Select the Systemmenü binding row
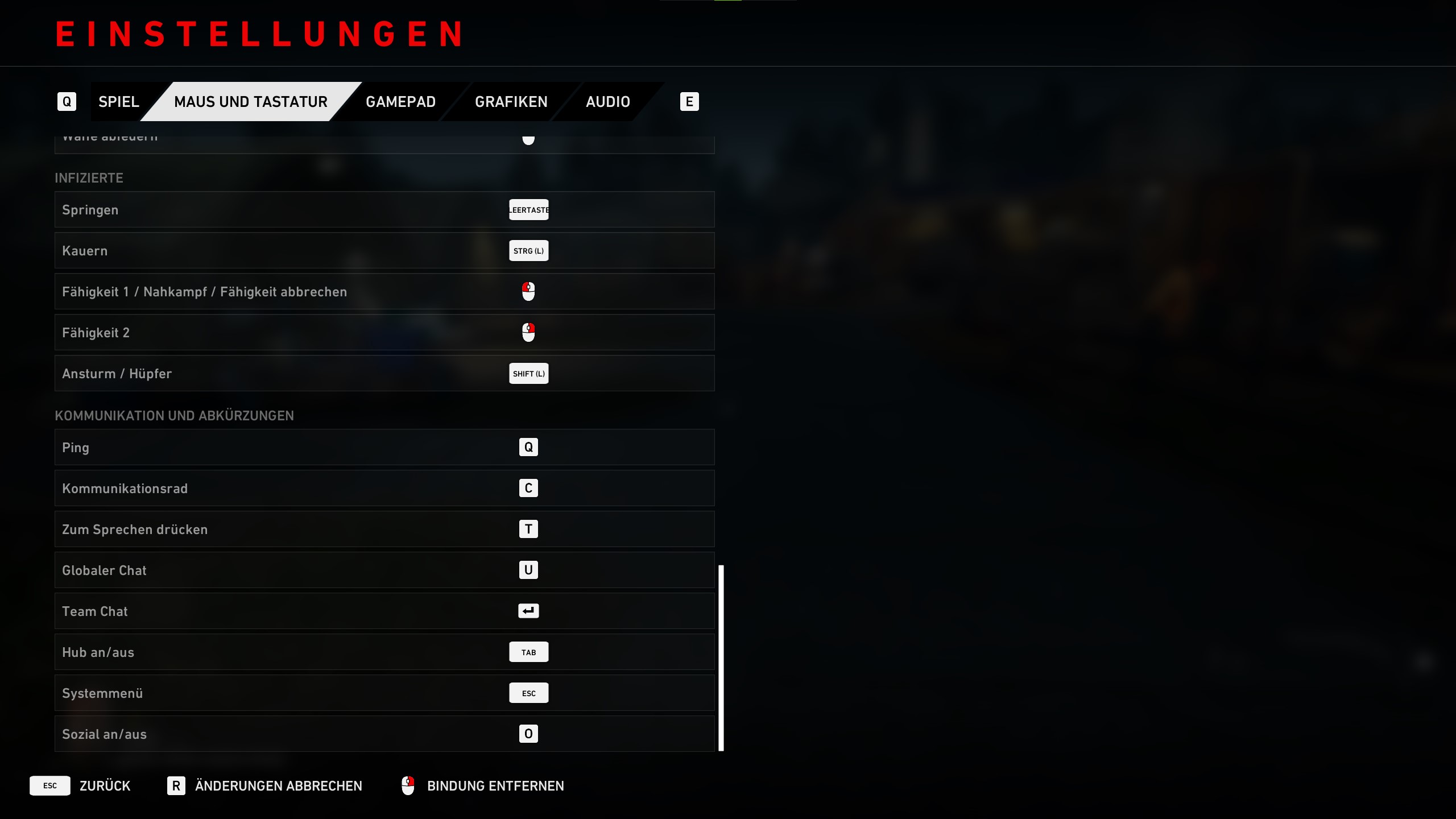Viewport: 1456px width, 819px height. [x=384, y=693]
